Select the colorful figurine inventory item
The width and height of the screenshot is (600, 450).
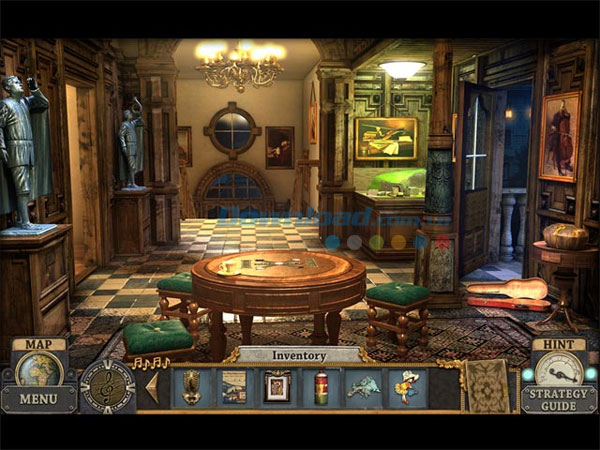407,387
